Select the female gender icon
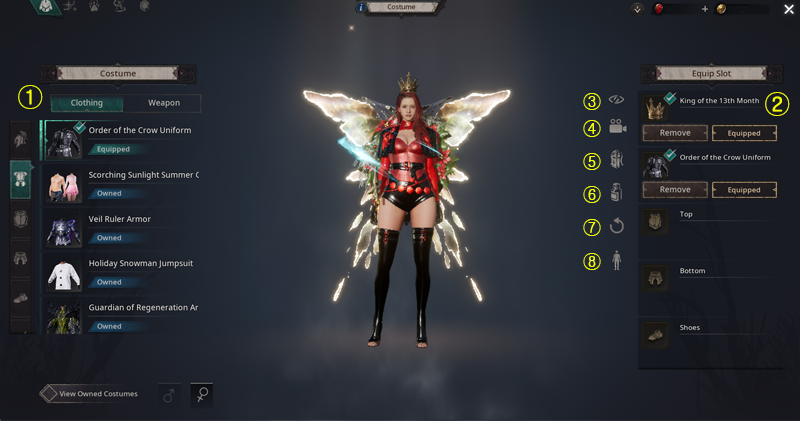 [x=201, y=395]
